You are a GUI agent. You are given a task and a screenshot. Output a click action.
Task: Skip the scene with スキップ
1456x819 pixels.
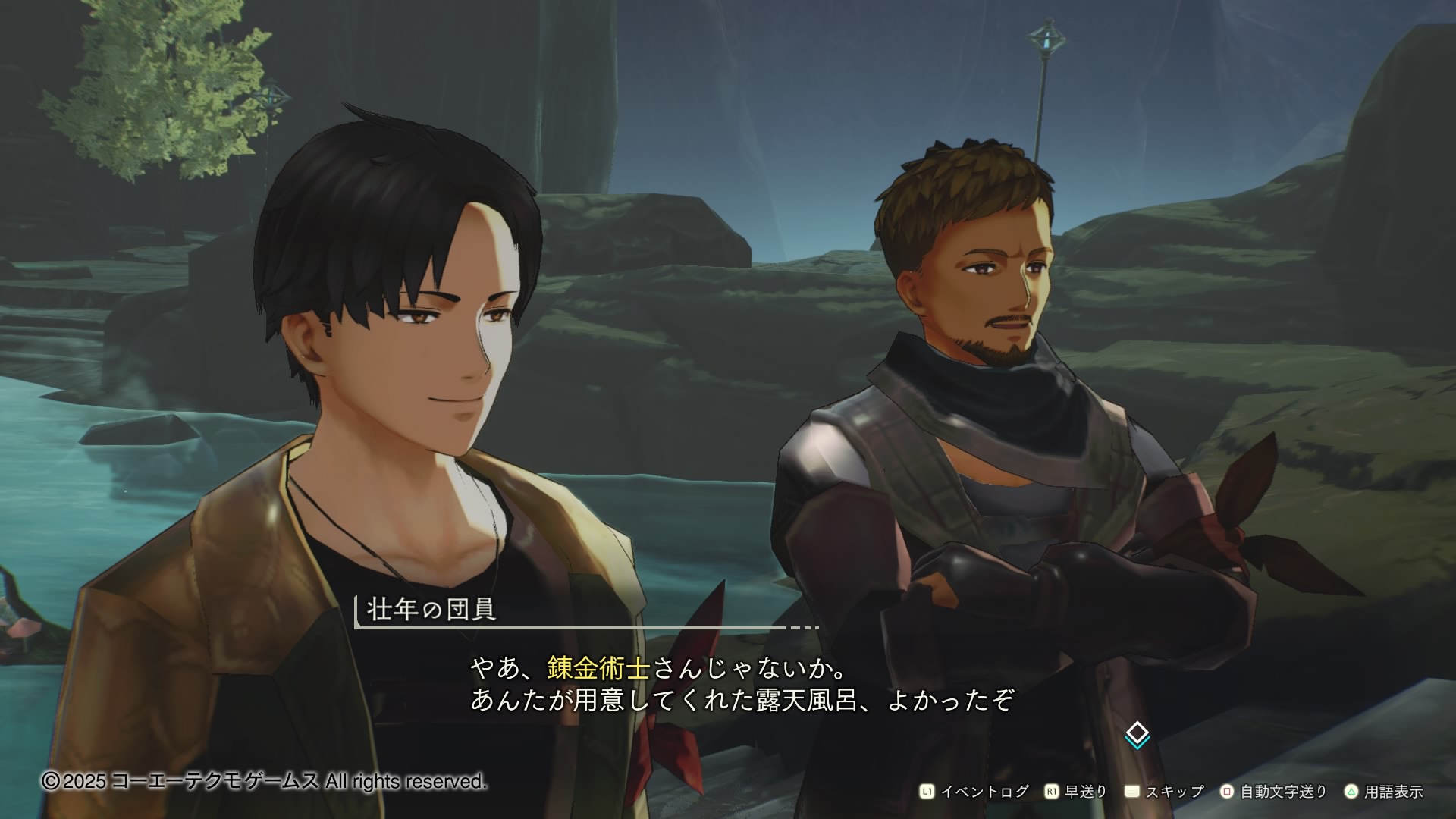tap(1165, 792)
